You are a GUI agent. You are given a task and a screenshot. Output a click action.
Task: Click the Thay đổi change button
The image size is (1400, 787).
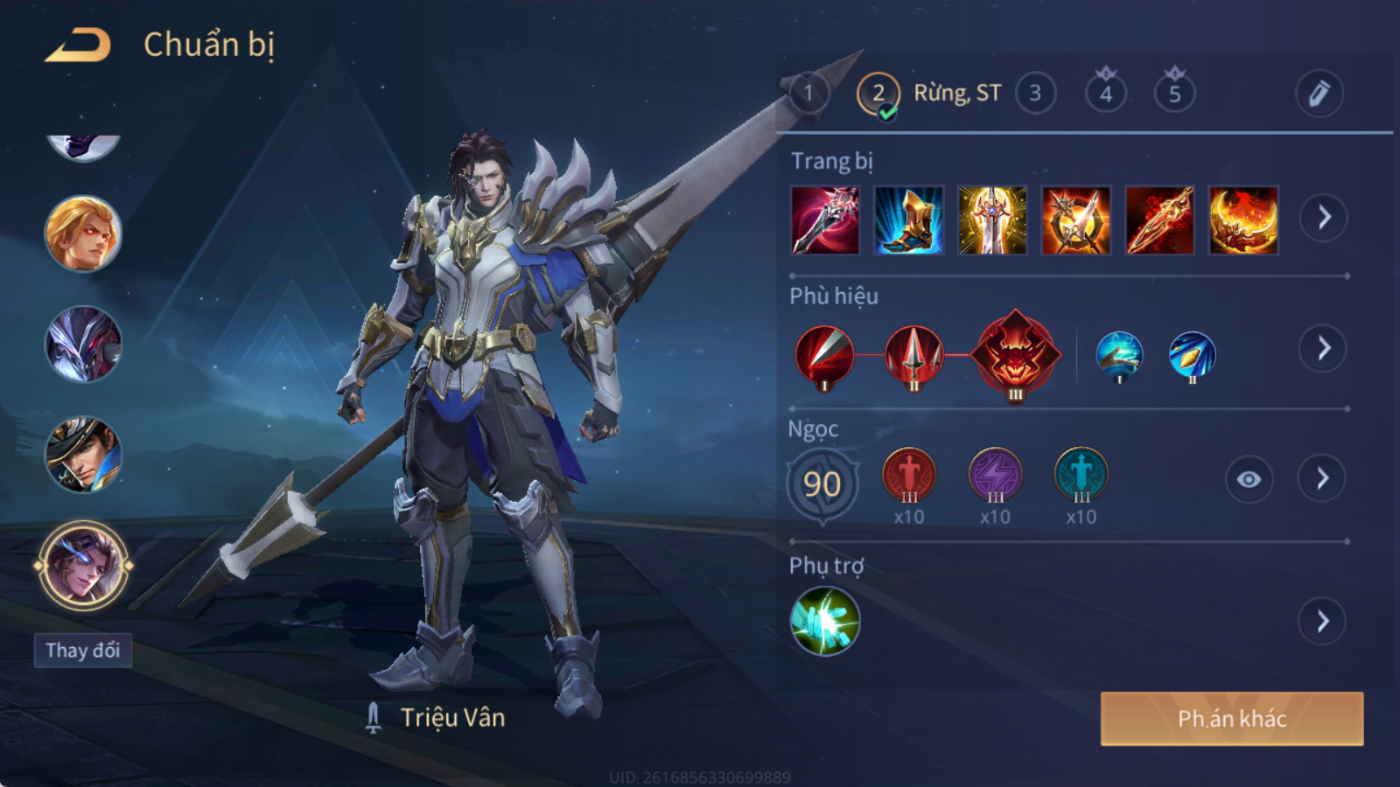coord(83,650)
